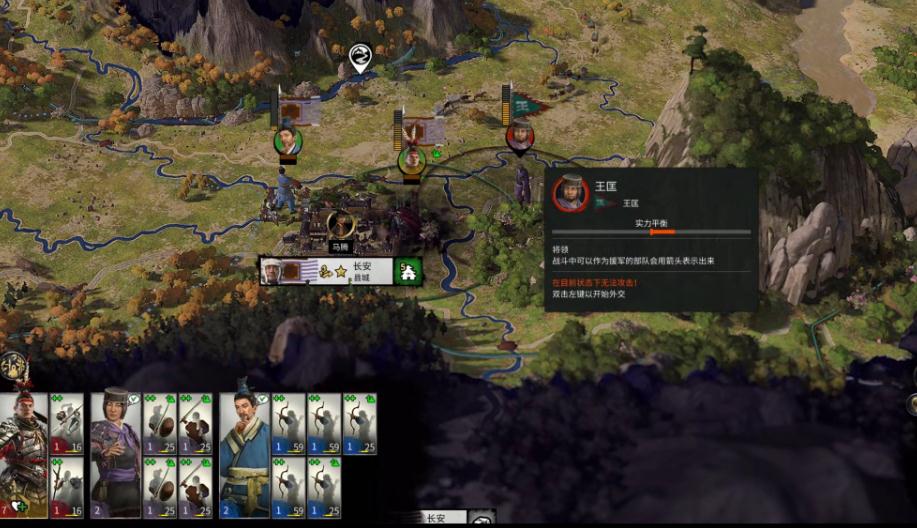The image size is (917, 528).
Task: Select the feathered-helmet general's army marker
Action: click(x=411, y=159)
